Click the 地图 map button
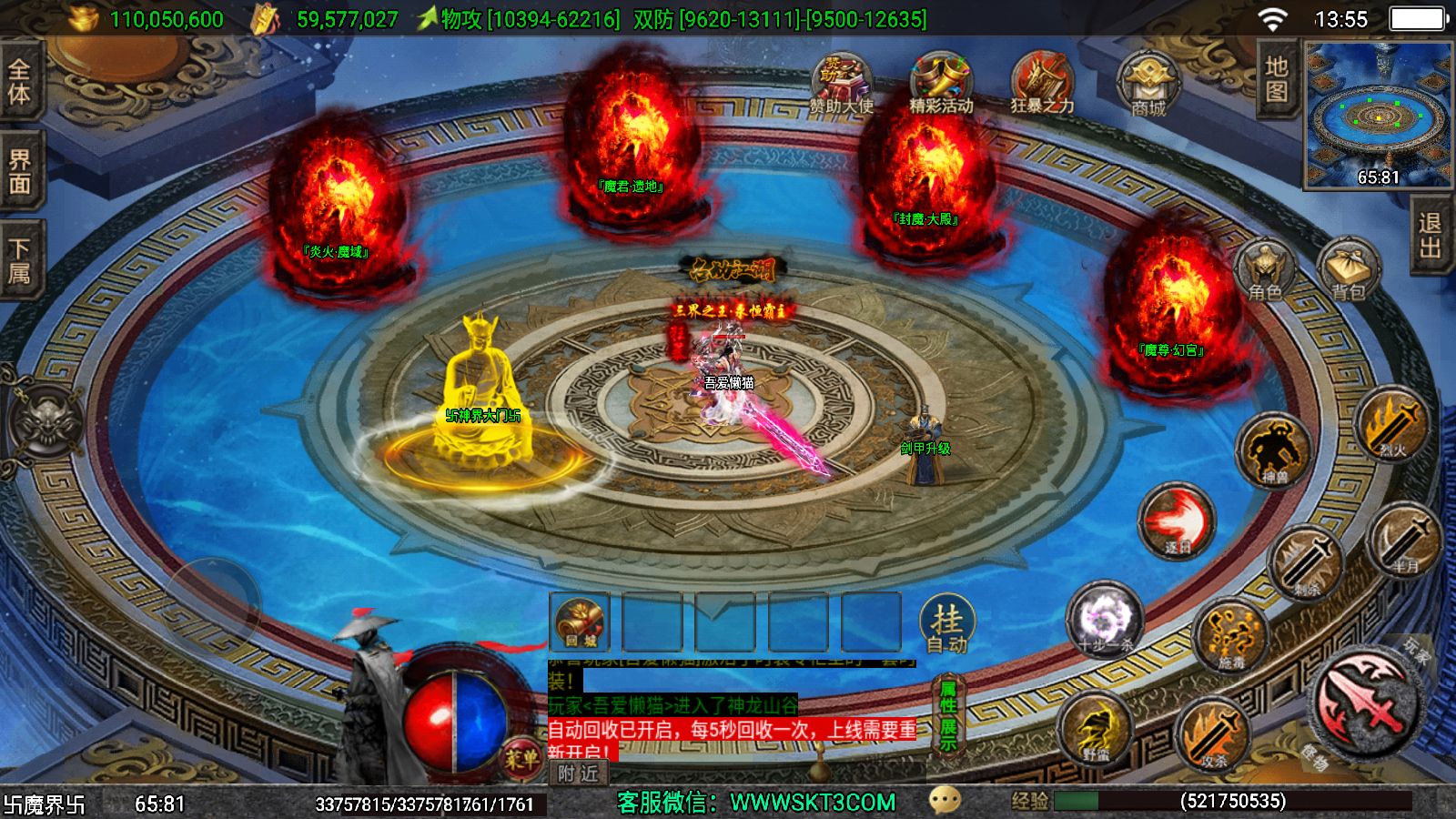Image resolution: width=1456 pixels, height=819 pixels. (1277, 79)
